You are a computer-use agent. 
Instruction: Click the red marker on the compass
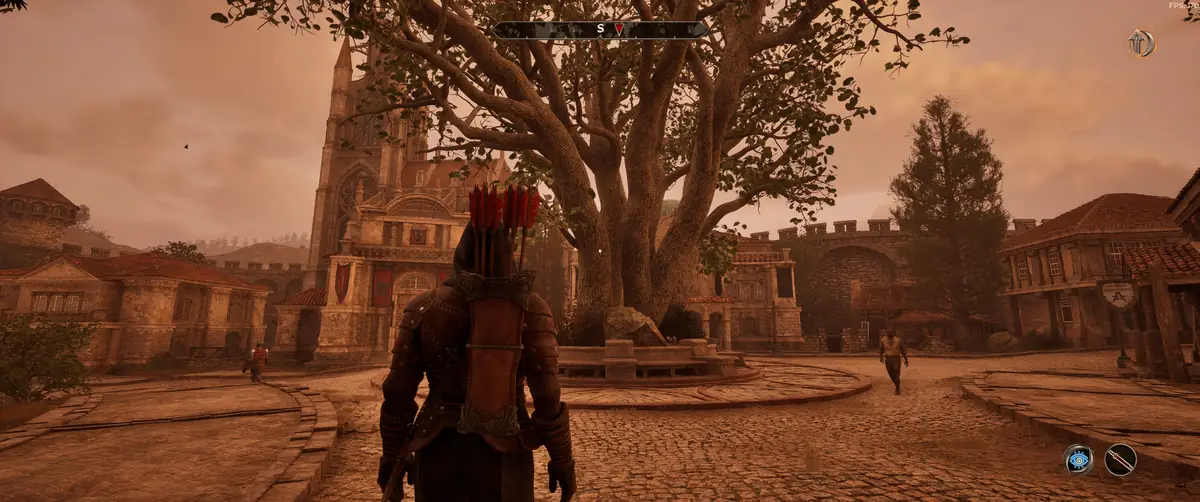click(x=618, y=29)
